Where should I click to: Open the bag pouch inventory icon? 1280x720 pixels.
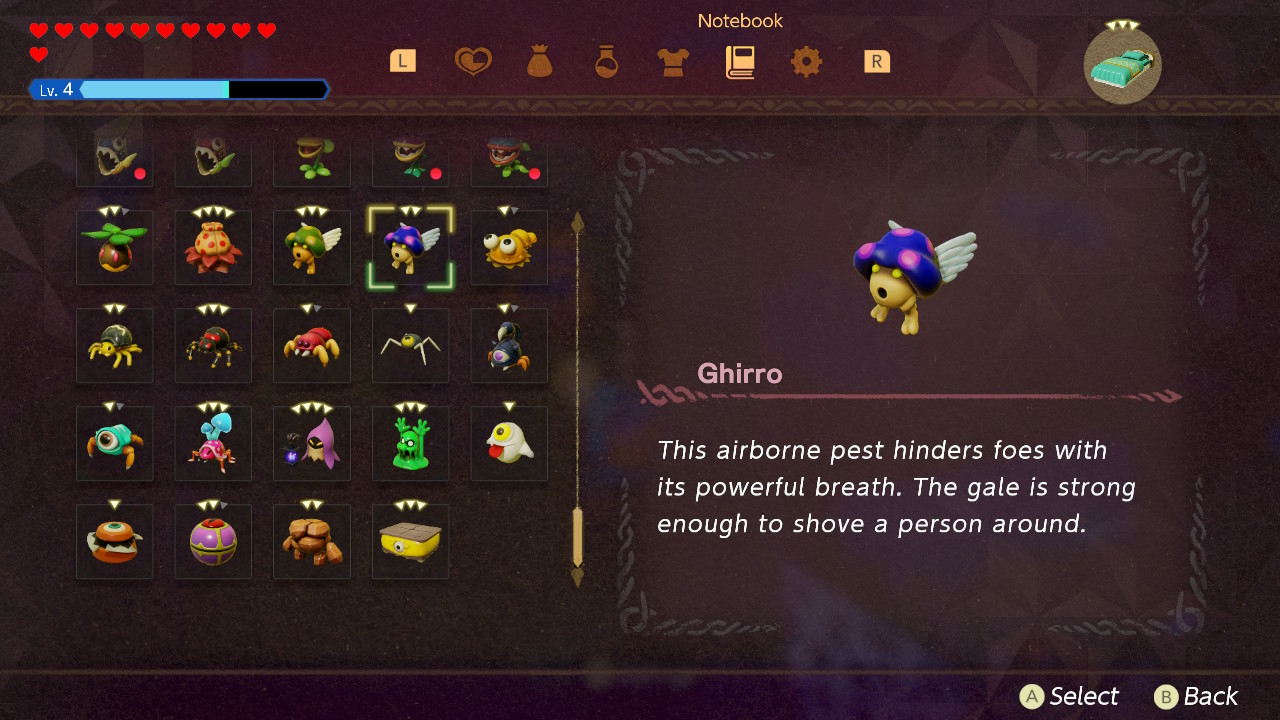point(539,60)
